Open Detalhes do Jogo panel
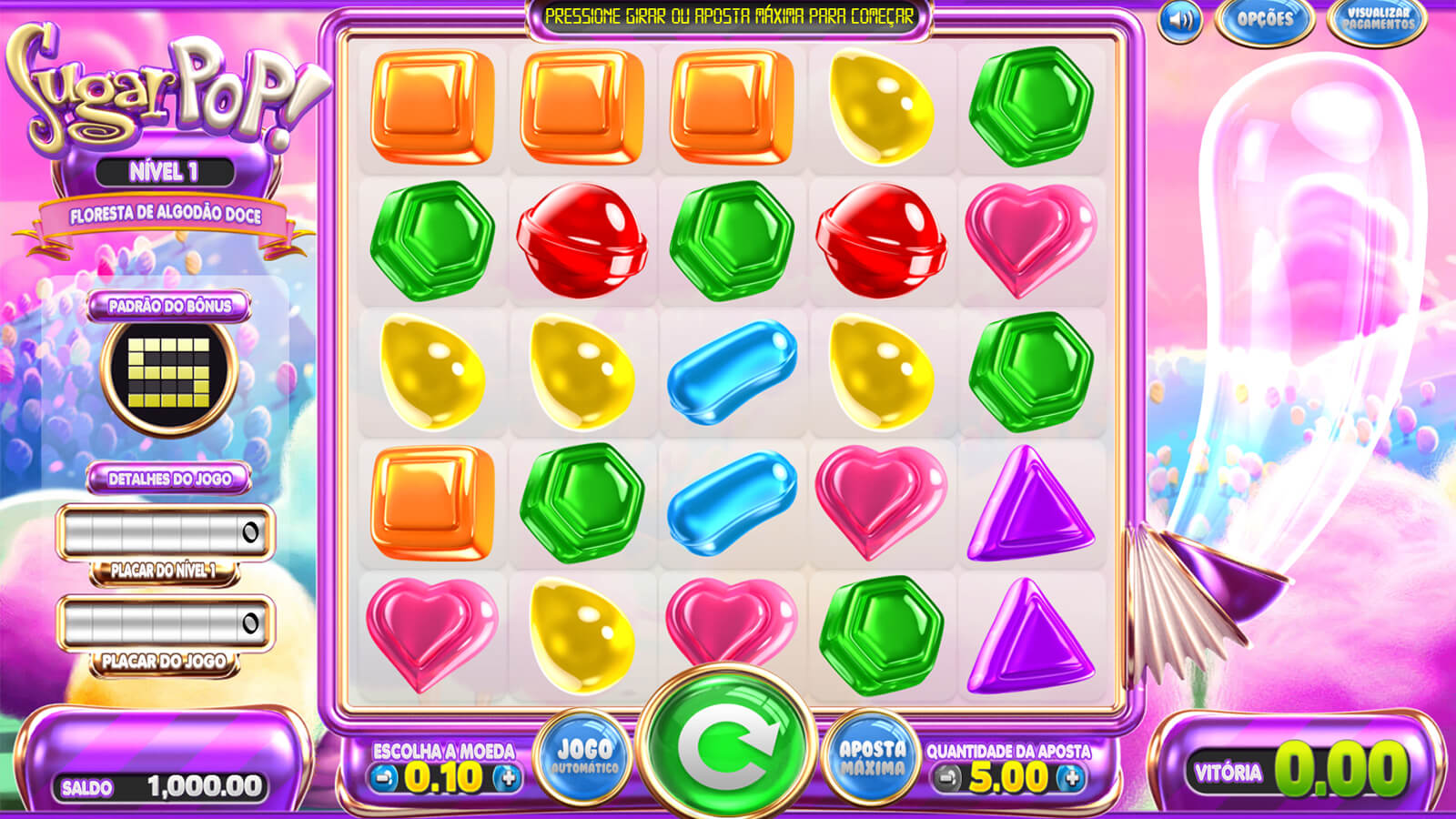The width and height of the screenshot is (1456, 819). [169, 479]
